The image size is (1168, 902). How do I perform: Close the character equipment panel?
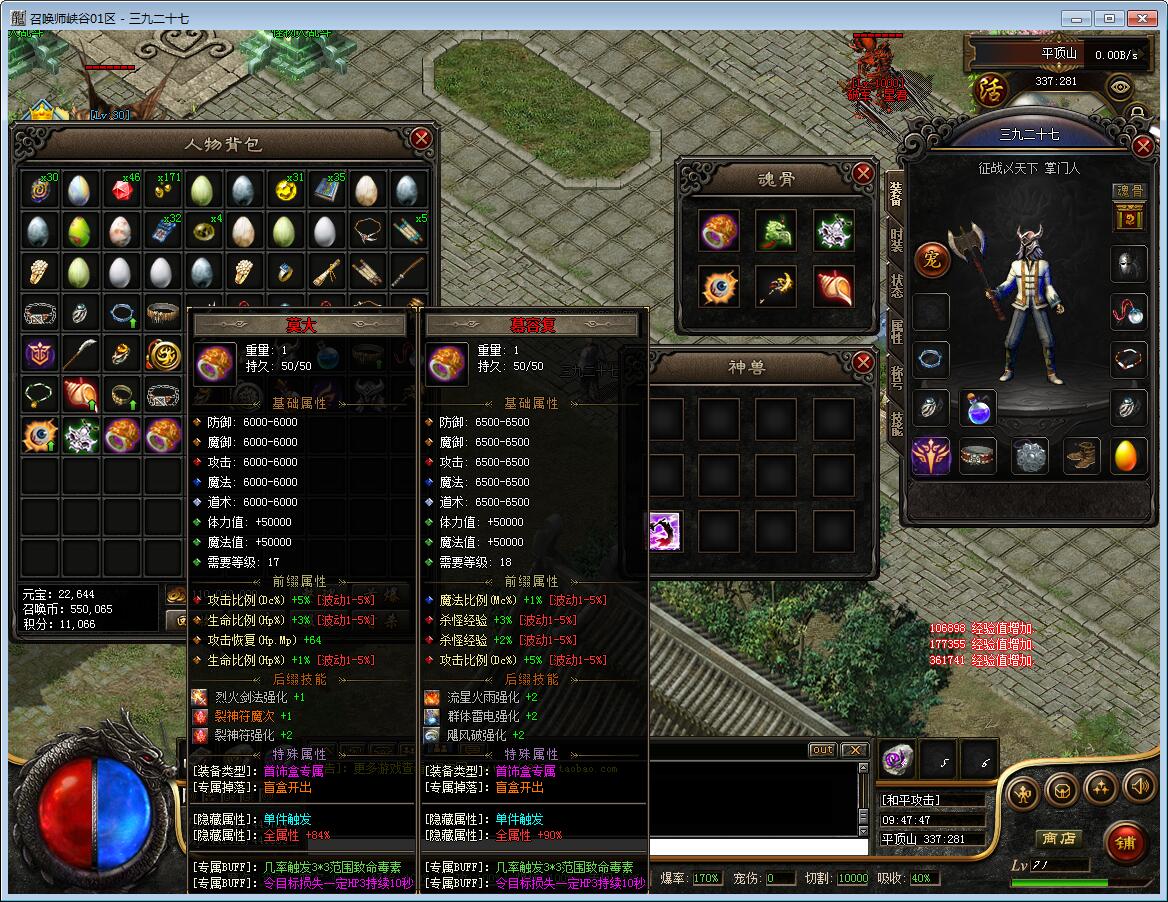click(1144, 146)
